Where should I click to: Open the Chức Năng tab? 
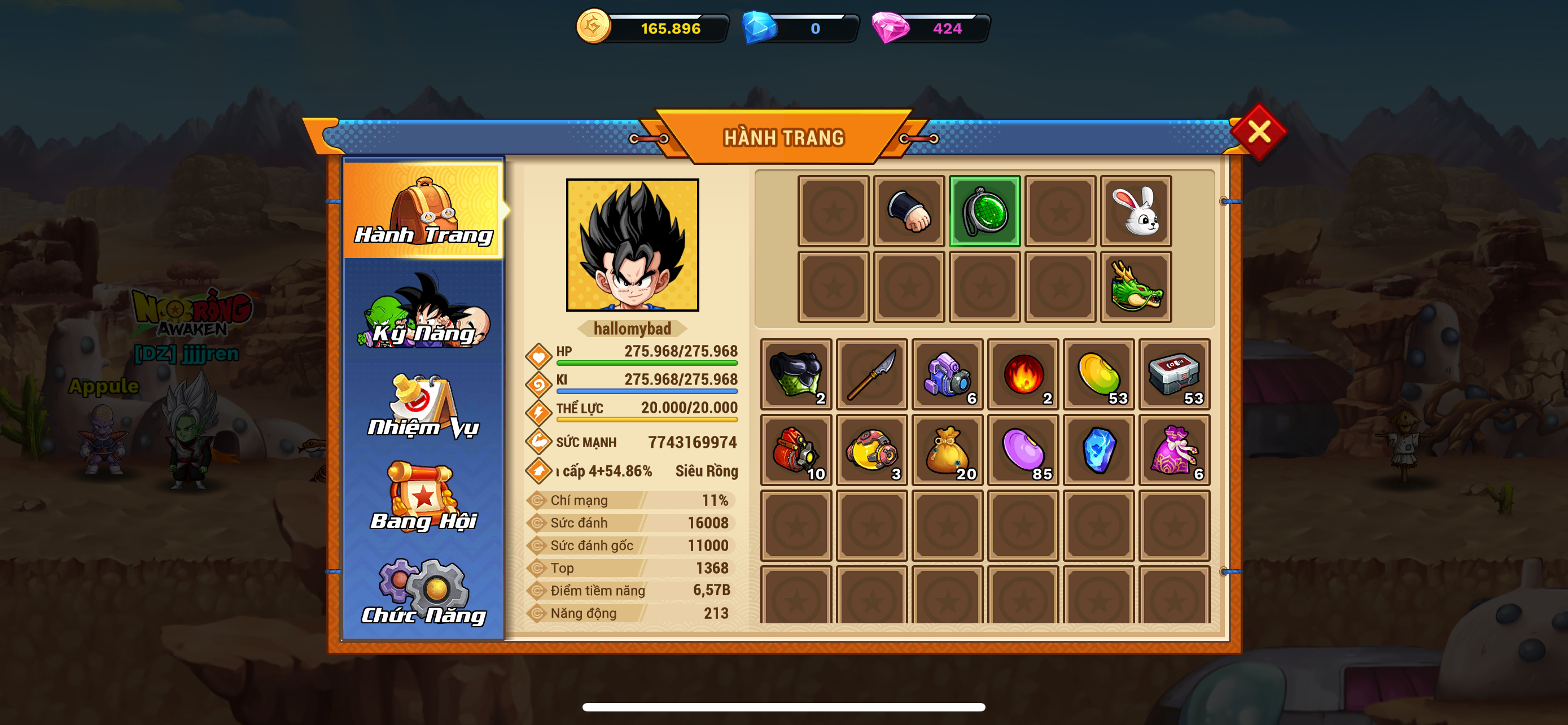coord(424,592)
